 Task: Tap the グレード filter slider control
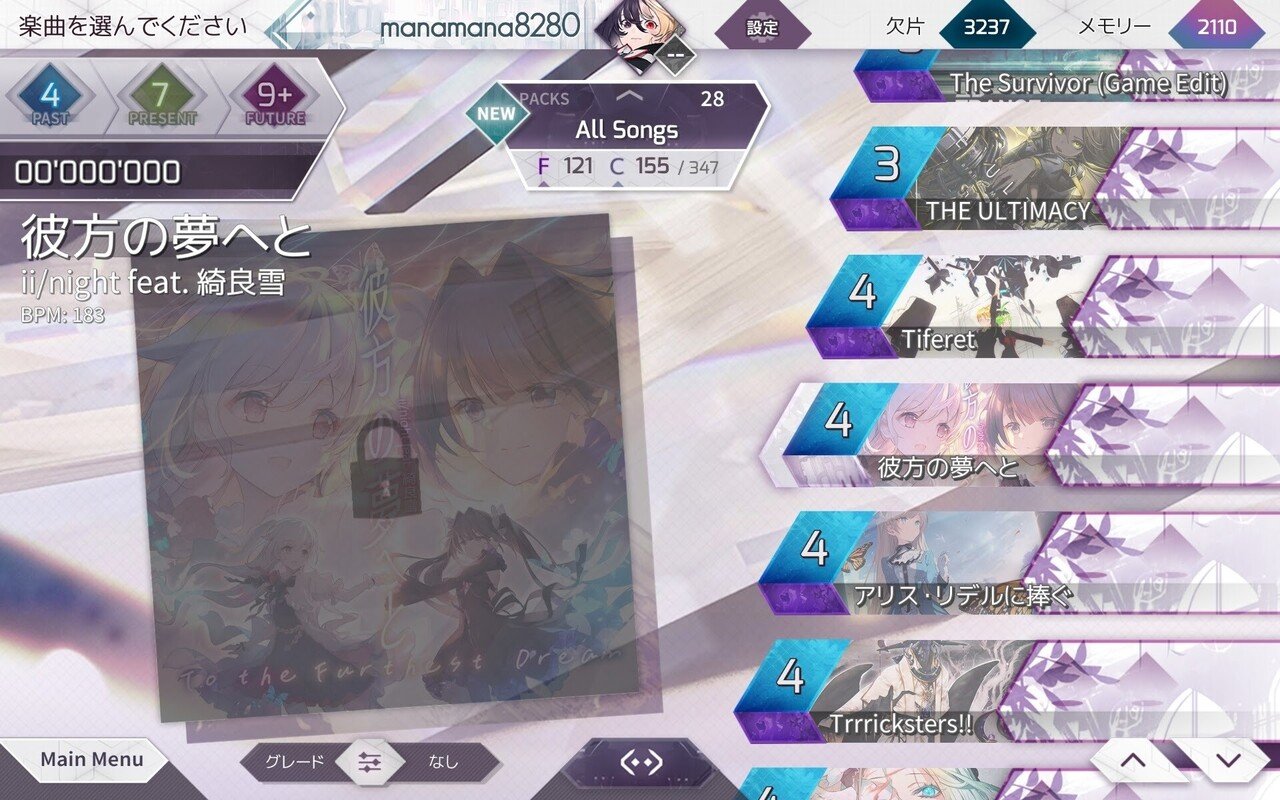(369, 761)
